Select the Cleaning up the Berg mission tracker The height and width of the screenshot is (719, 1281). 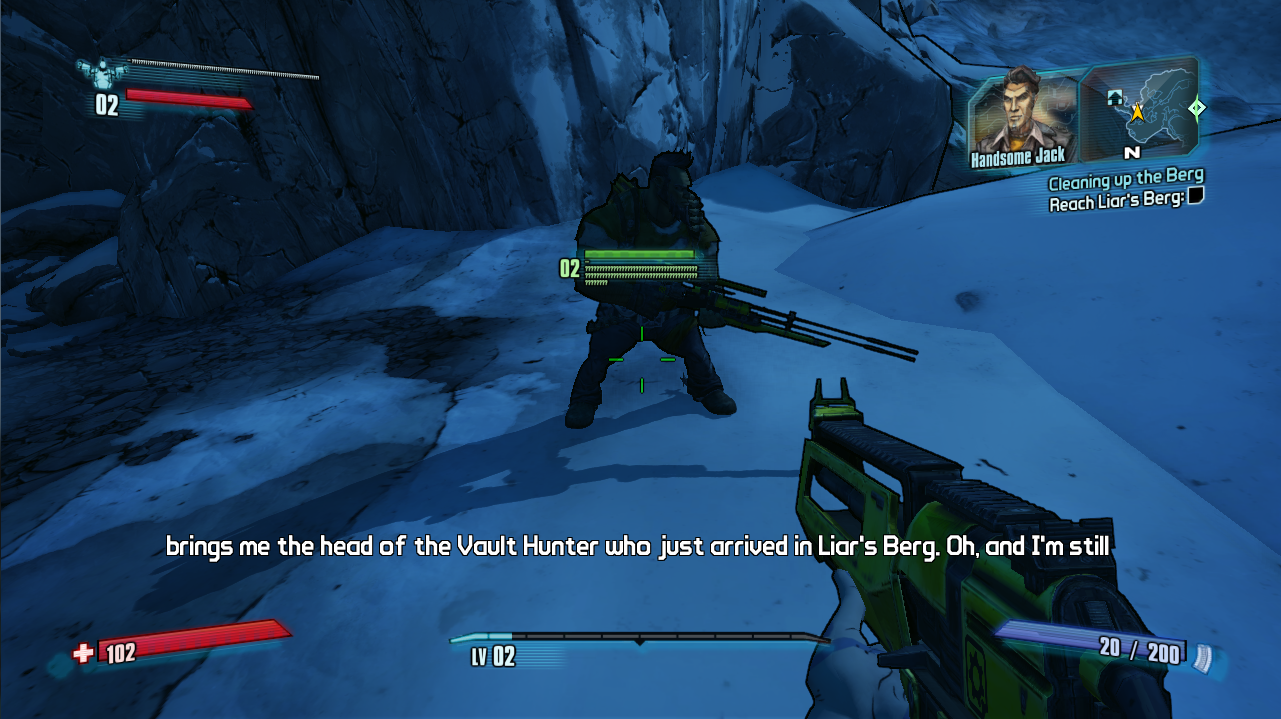pos(1125,182)
